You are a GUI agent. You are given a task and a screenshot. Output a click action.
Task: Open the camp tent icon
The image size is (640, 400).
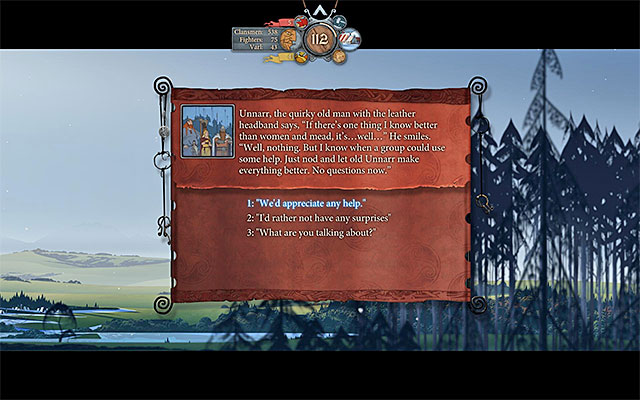click(349, 39)
